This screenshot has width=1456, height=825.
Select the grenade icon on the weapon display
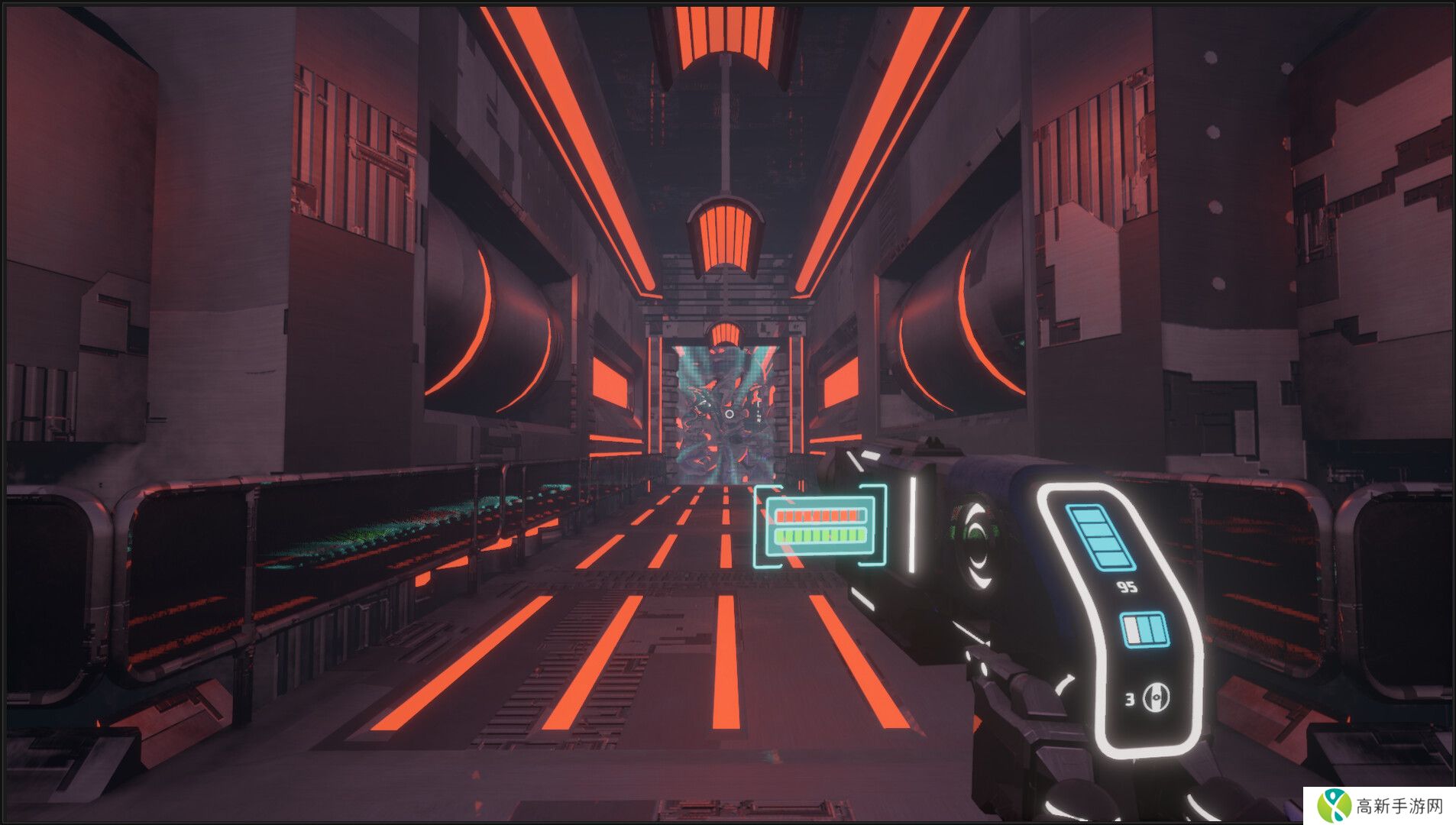pyautogui.click(x=1155, y=697)
